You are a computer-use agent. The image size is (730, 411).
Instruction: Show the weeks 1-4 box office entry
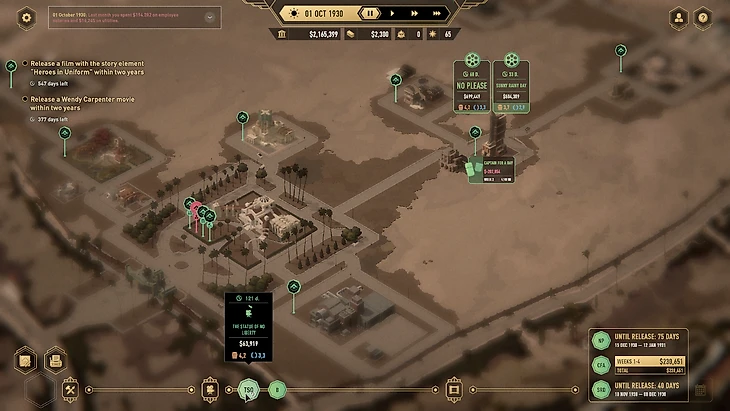coord(637,362)
